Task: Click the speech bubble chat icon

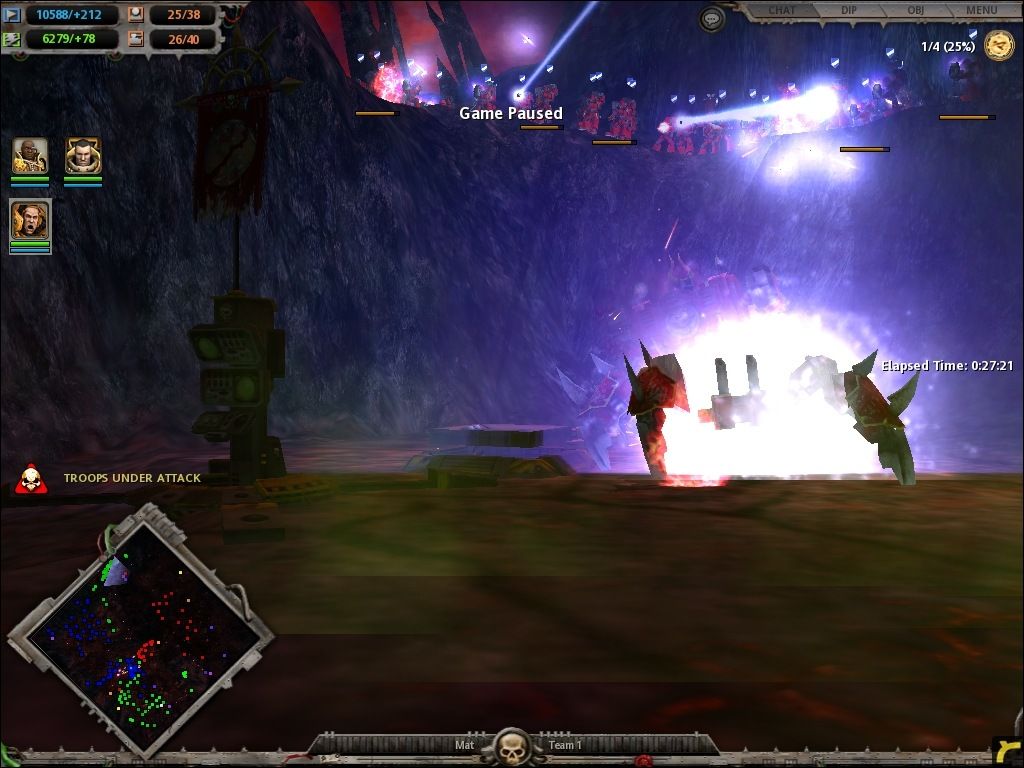Action: click(712, 19)
